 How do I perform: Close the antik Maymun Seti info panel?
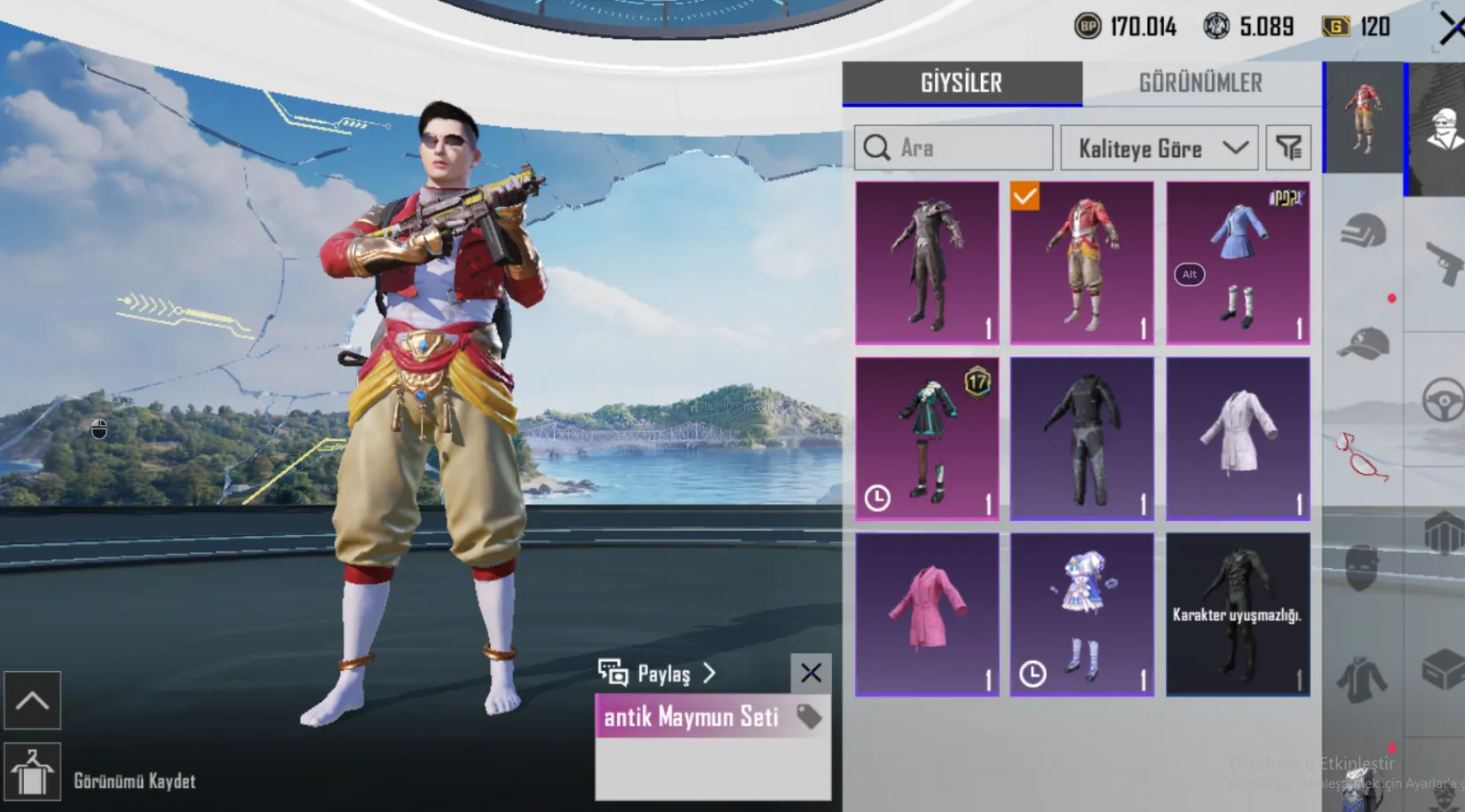811,673
